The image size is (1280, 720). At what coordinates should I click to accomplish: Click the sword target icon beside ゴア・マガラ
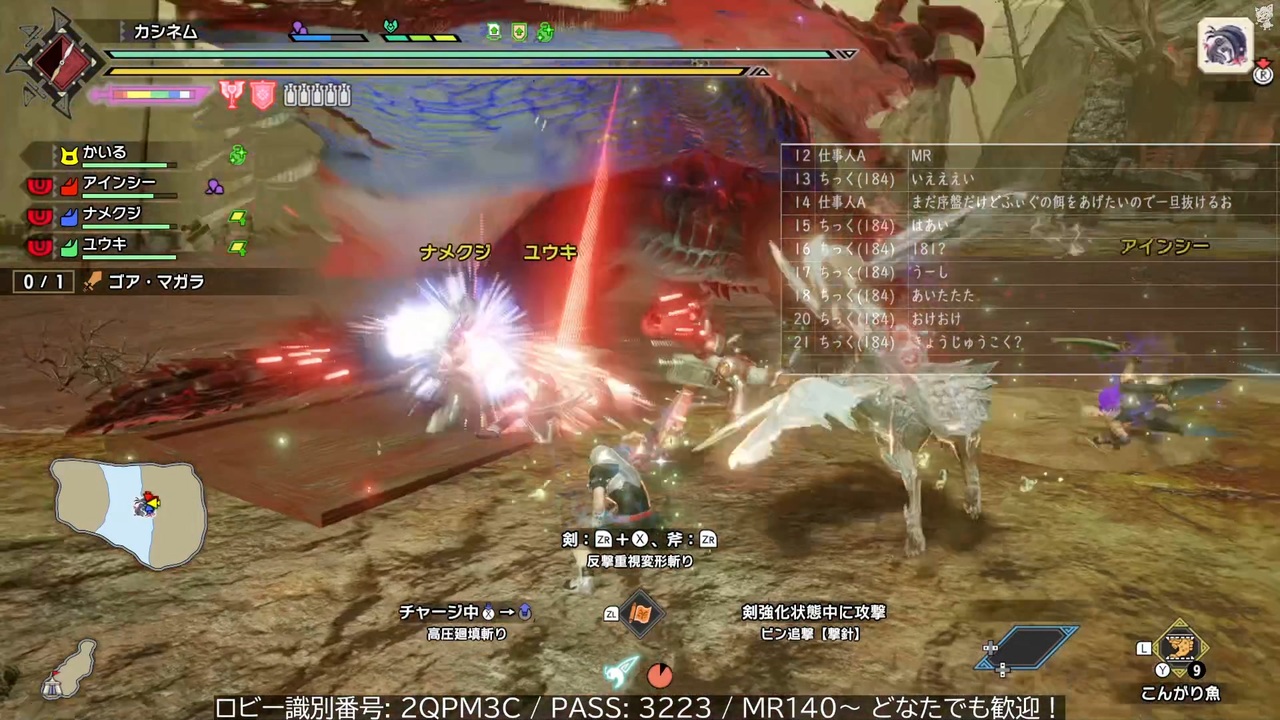[91, 281]
